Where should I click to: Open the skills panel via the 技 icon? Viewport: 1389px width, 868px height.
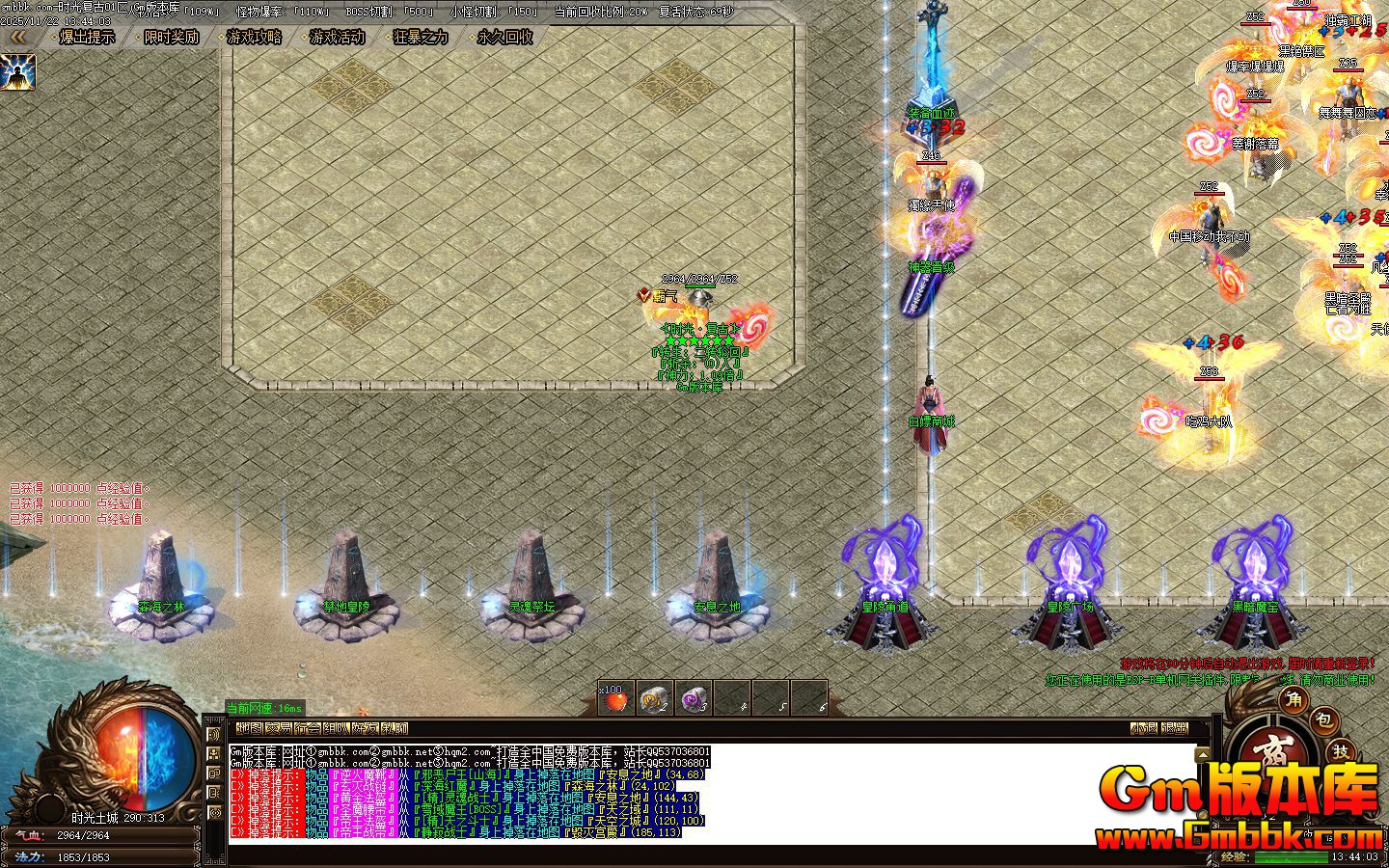pyautogui.click(x=1342, y=750)
